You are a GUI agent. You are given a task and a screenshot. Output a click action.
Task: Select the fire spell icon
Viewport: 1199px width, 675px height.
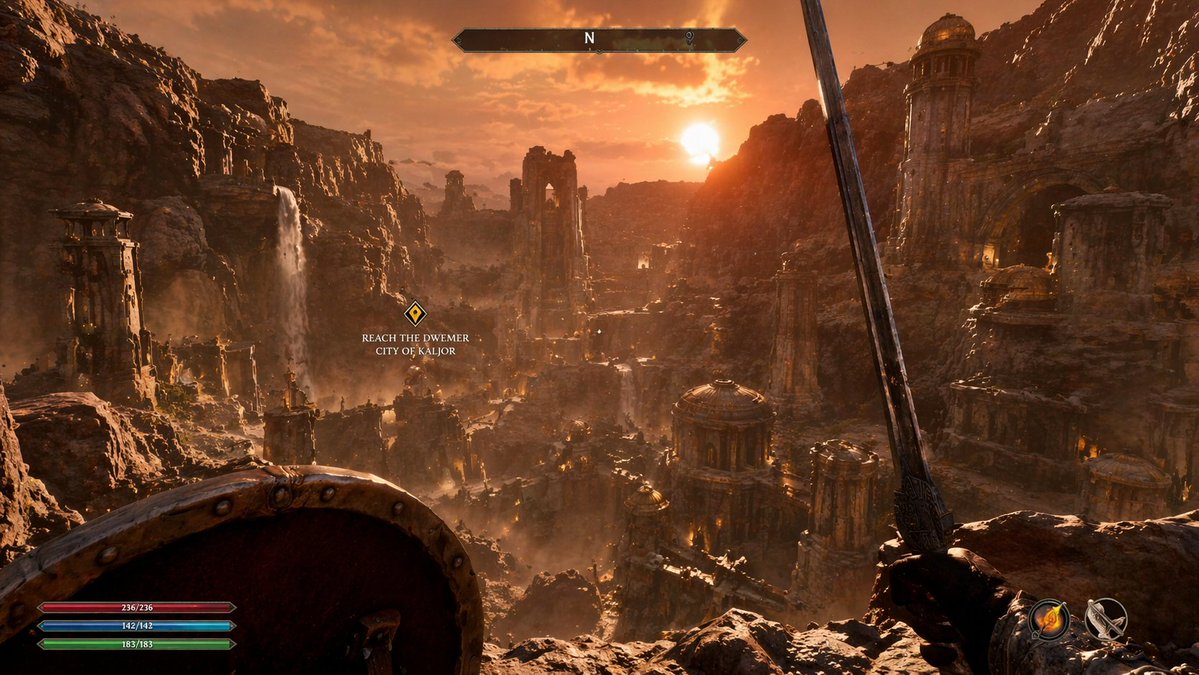point(1049,619)
